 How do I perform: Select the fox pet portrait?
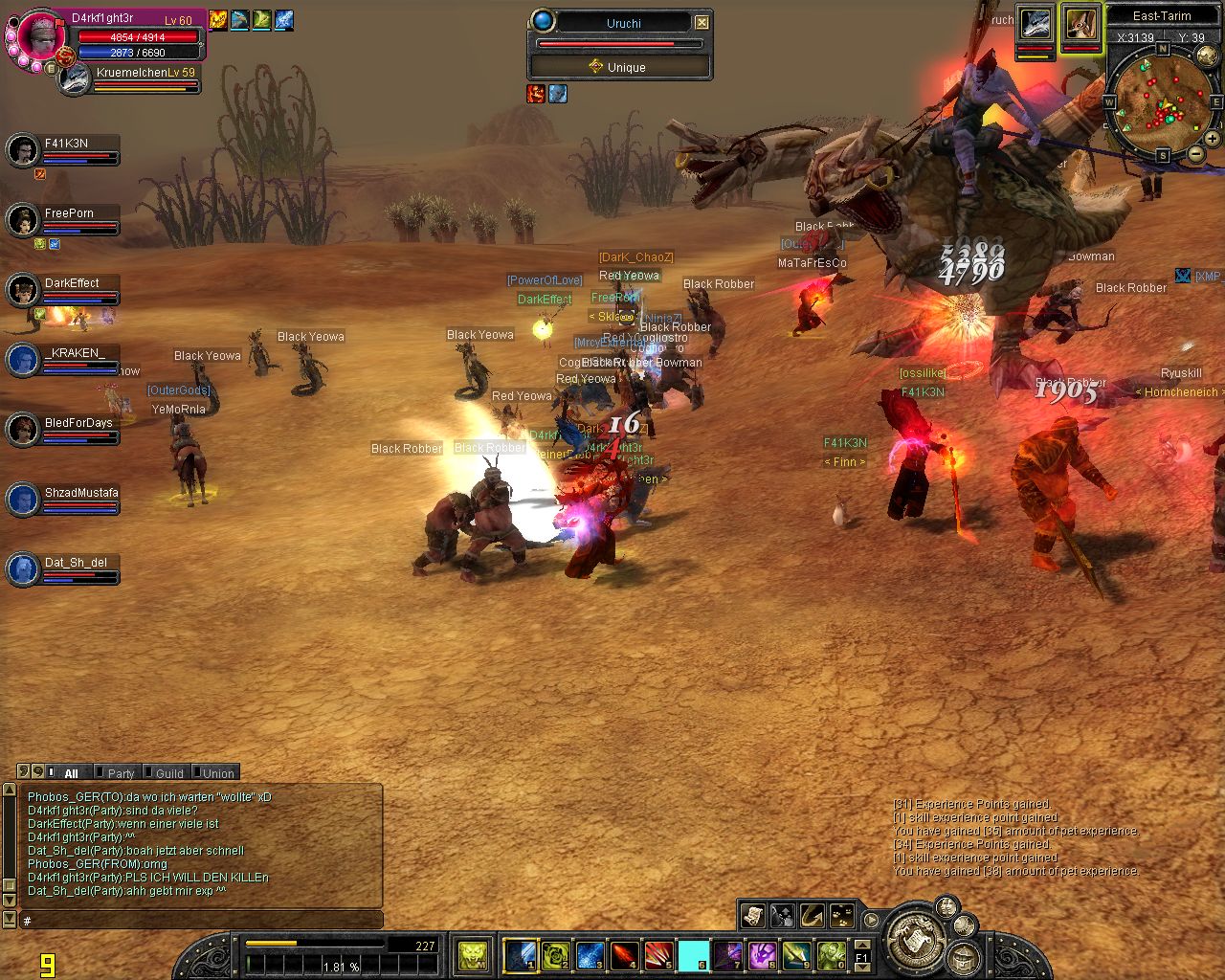tap(1081, 24)
